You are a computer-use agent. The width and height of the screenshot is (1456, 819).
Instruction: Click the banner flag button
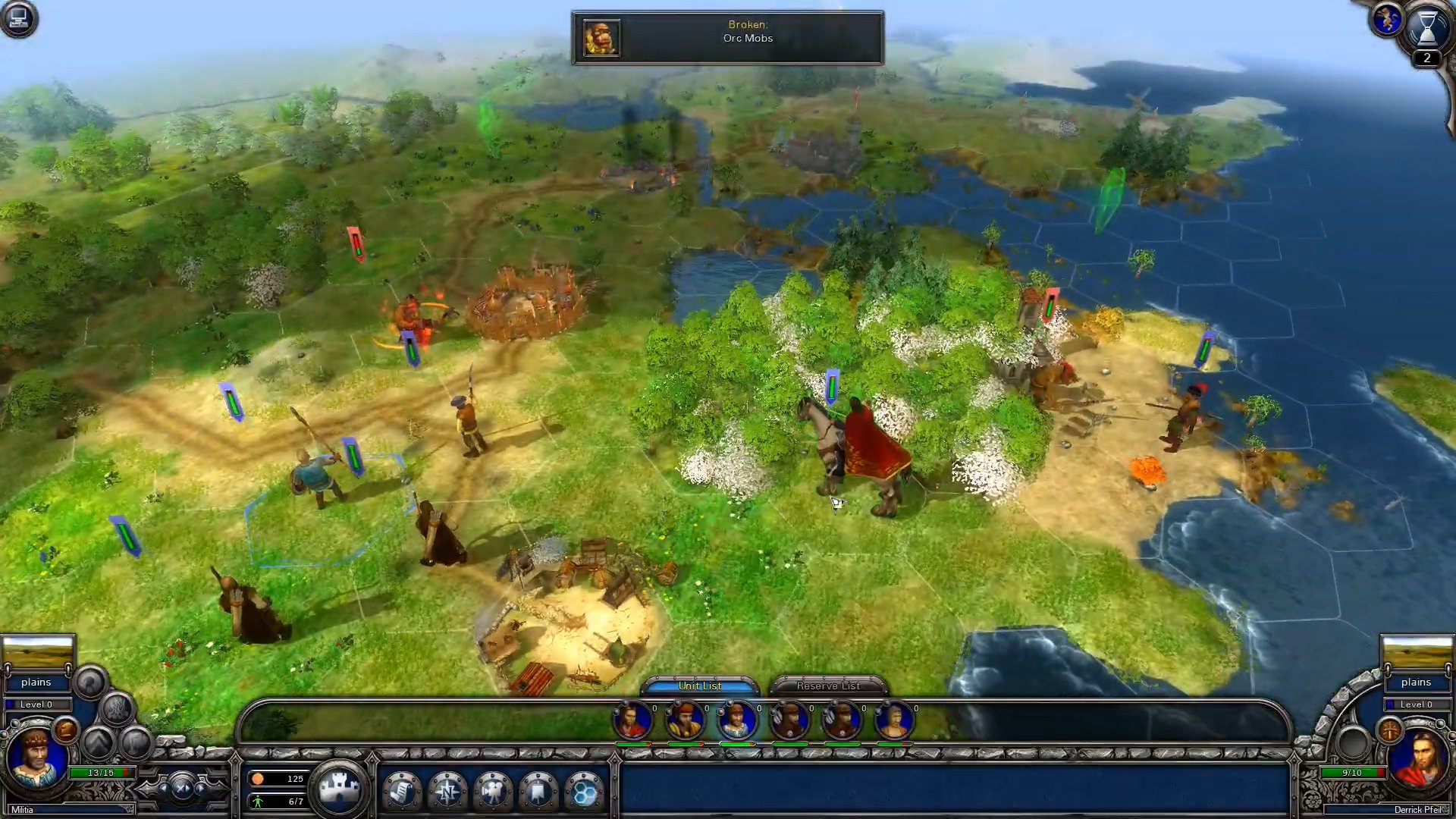[538, 792]
